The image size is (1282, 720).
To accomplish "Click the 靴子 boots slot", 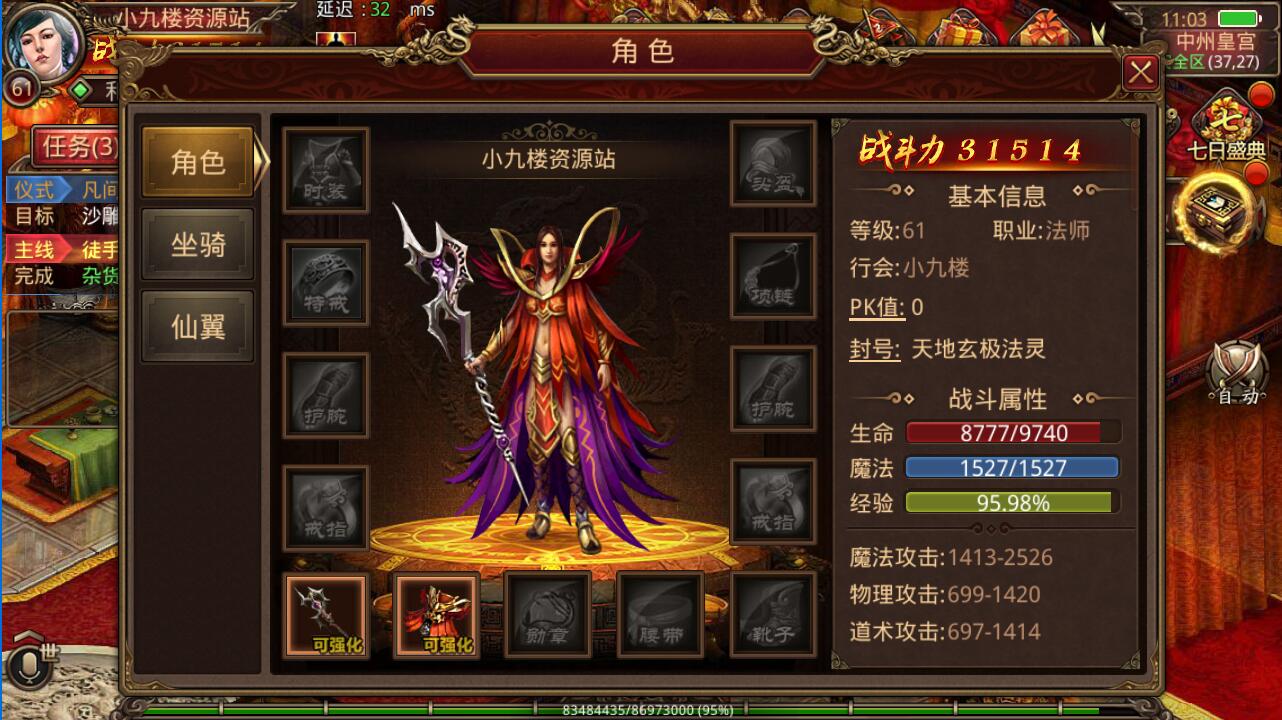I will click(773, 613).
